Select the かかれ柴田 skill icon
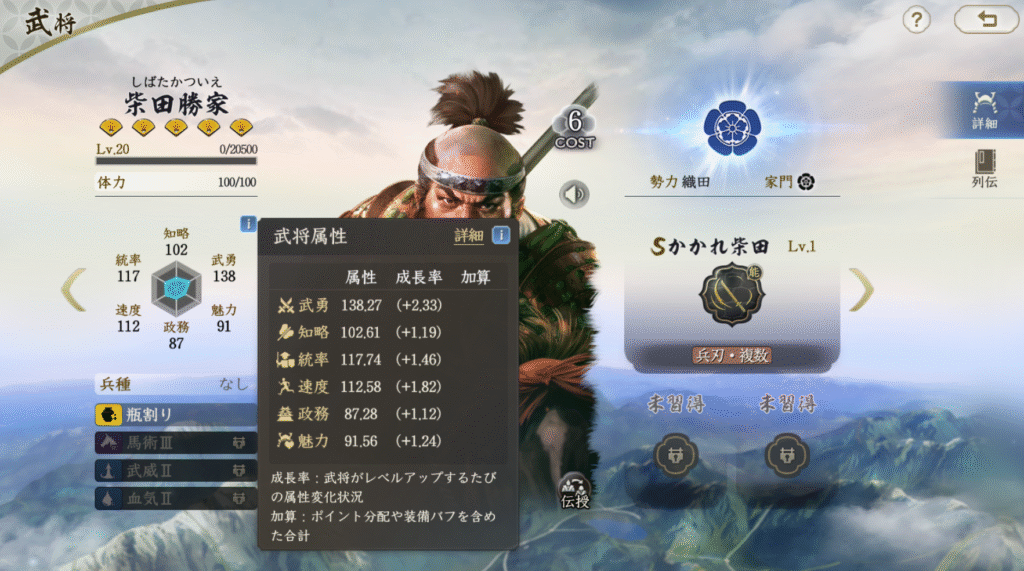 tap(731, 295)
